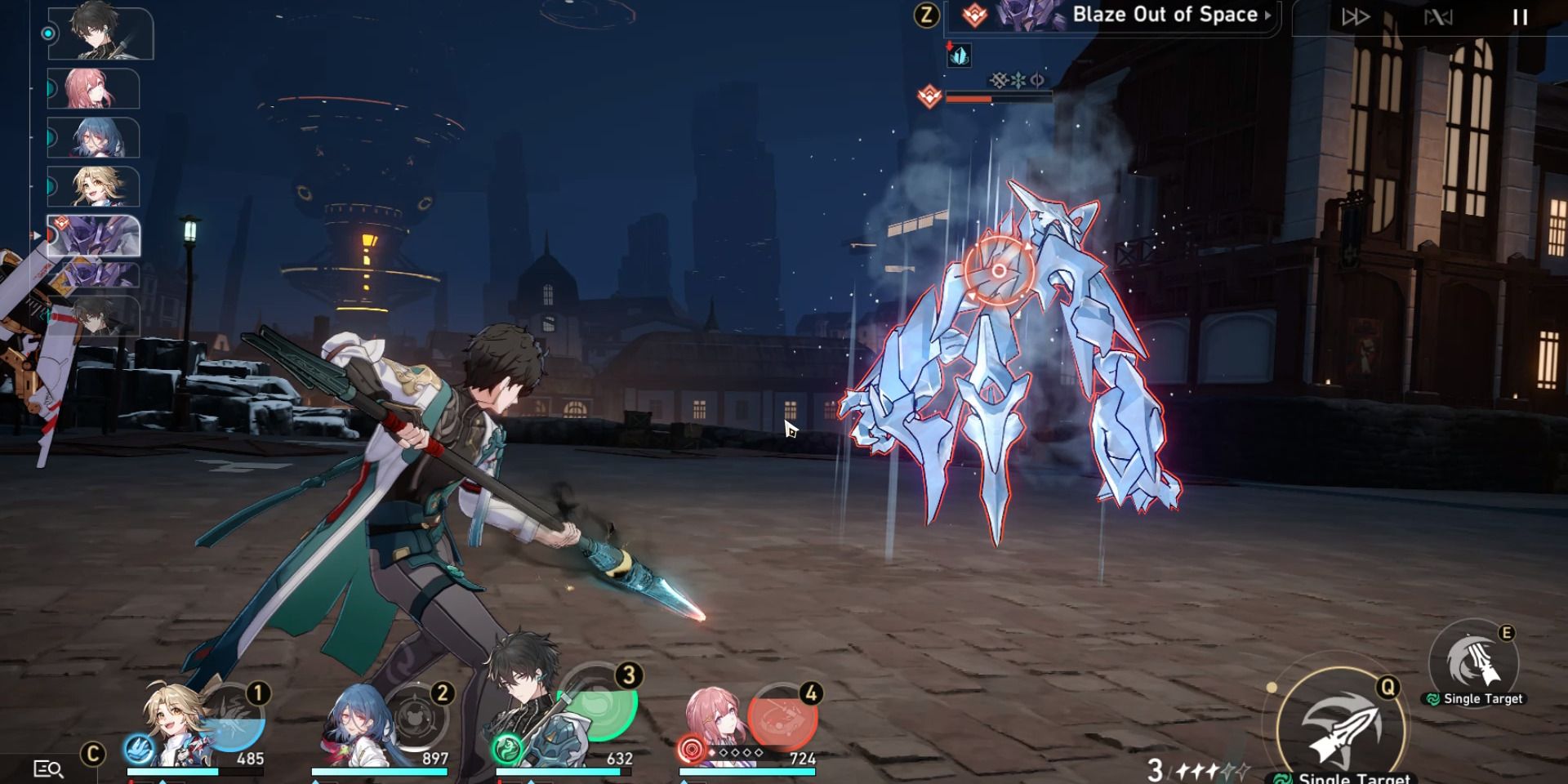
Task: Select the highlighted turn-order portrait in the sidebar
Action: tap(94, 237)
